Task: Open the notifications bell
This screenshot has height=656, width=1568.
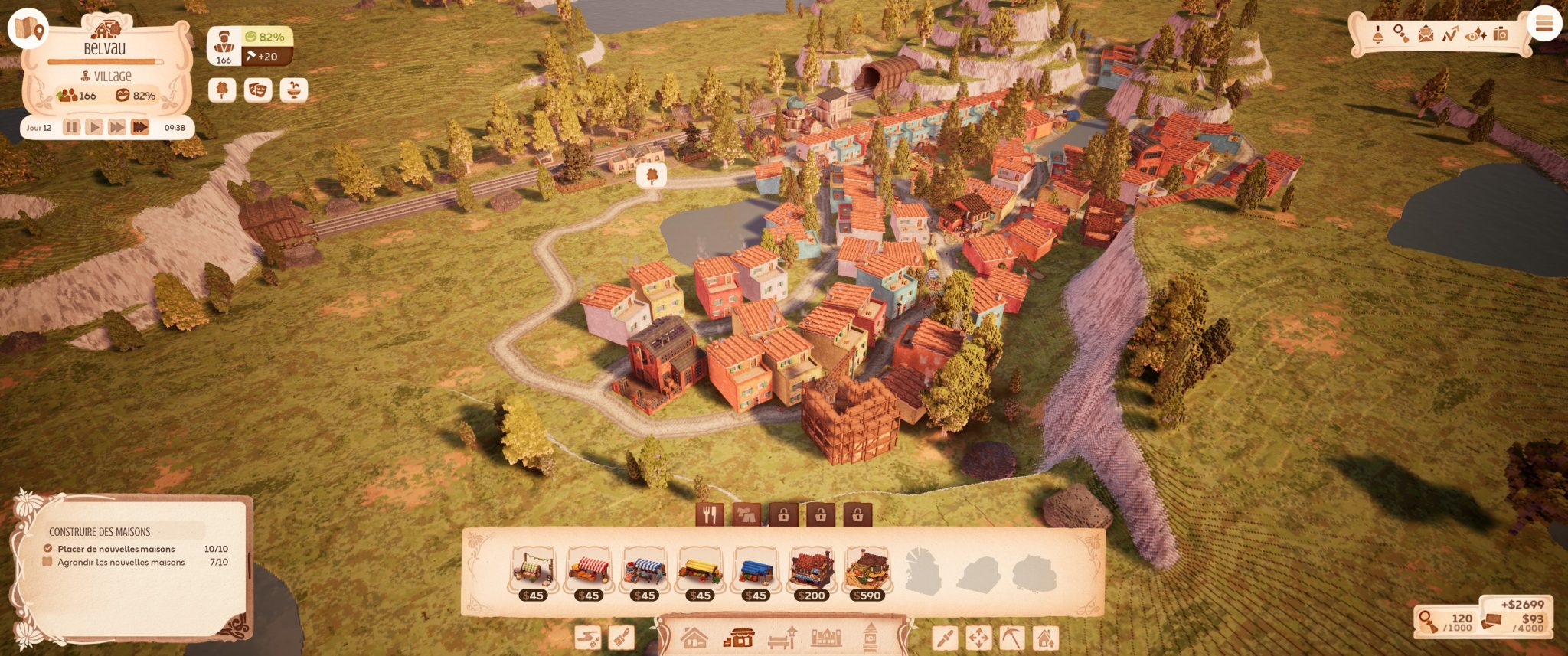Action: coord(1377,34)
